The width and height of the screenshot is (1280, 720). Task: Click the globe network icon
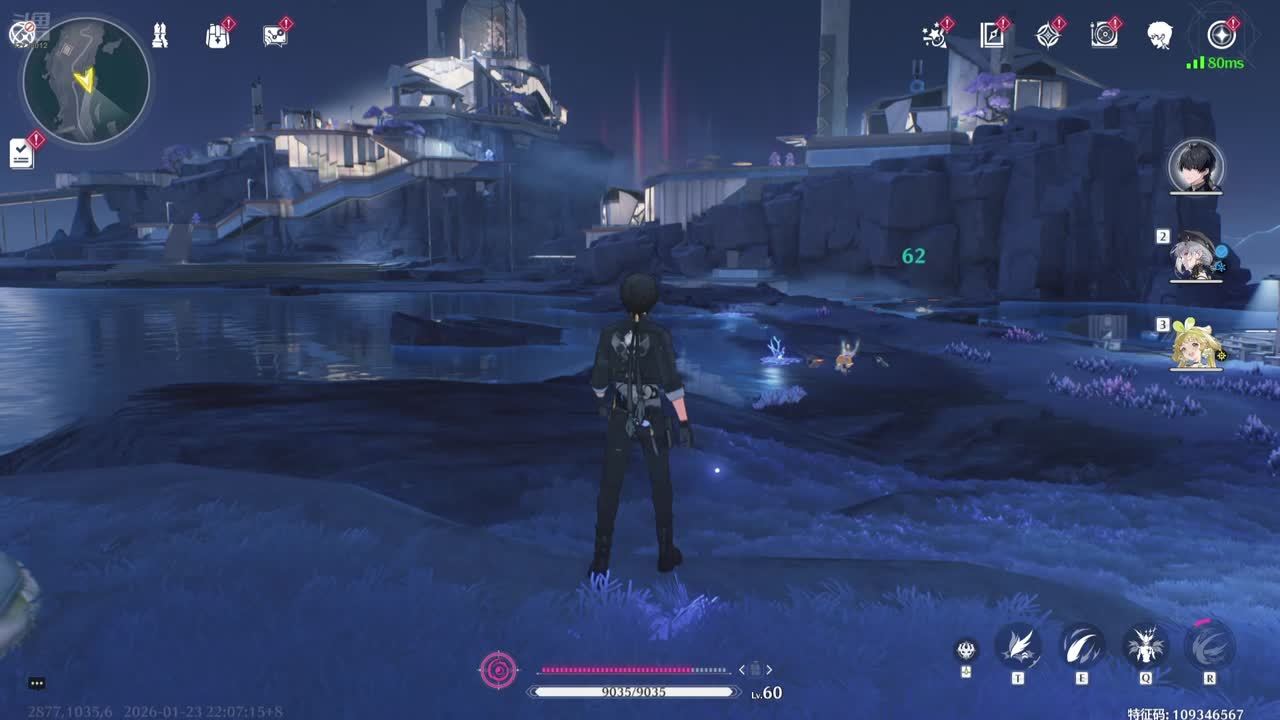21,34
